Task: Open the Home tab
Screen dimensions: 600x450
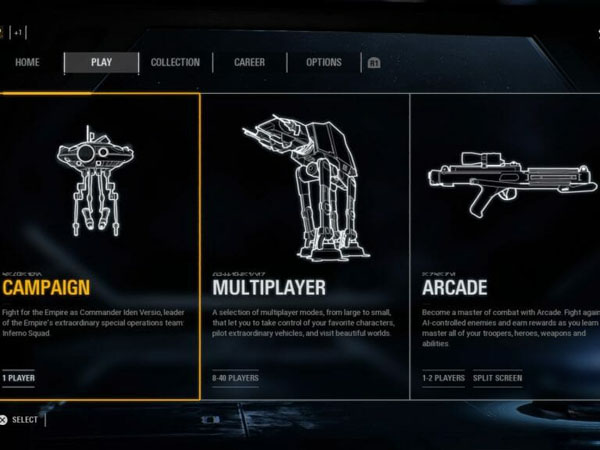Action: click(x=28, y=63)
